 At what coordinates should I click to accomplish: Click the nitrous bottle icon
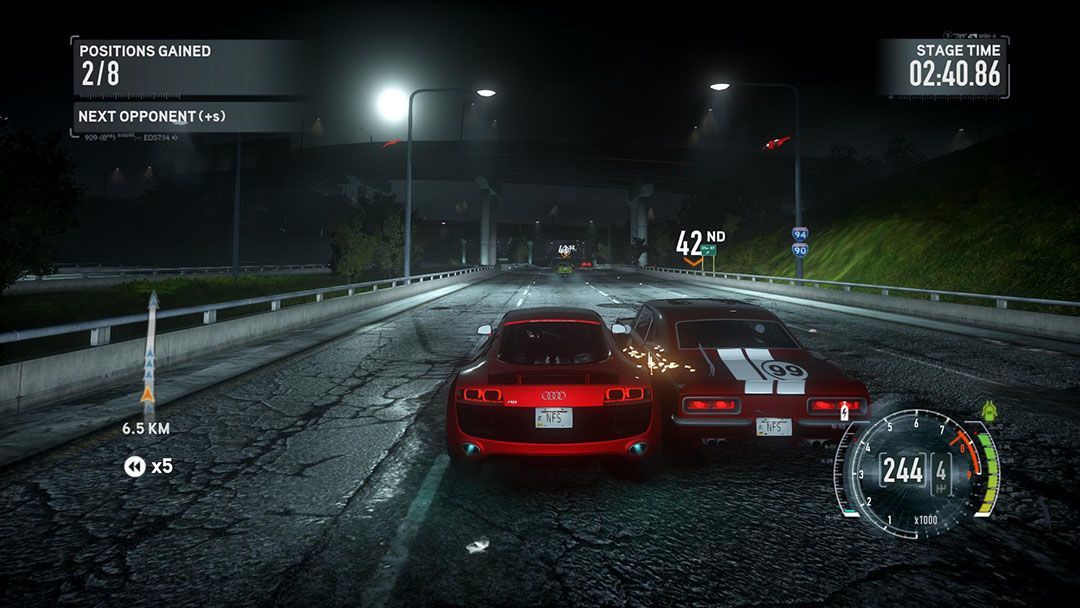point(844,411)
